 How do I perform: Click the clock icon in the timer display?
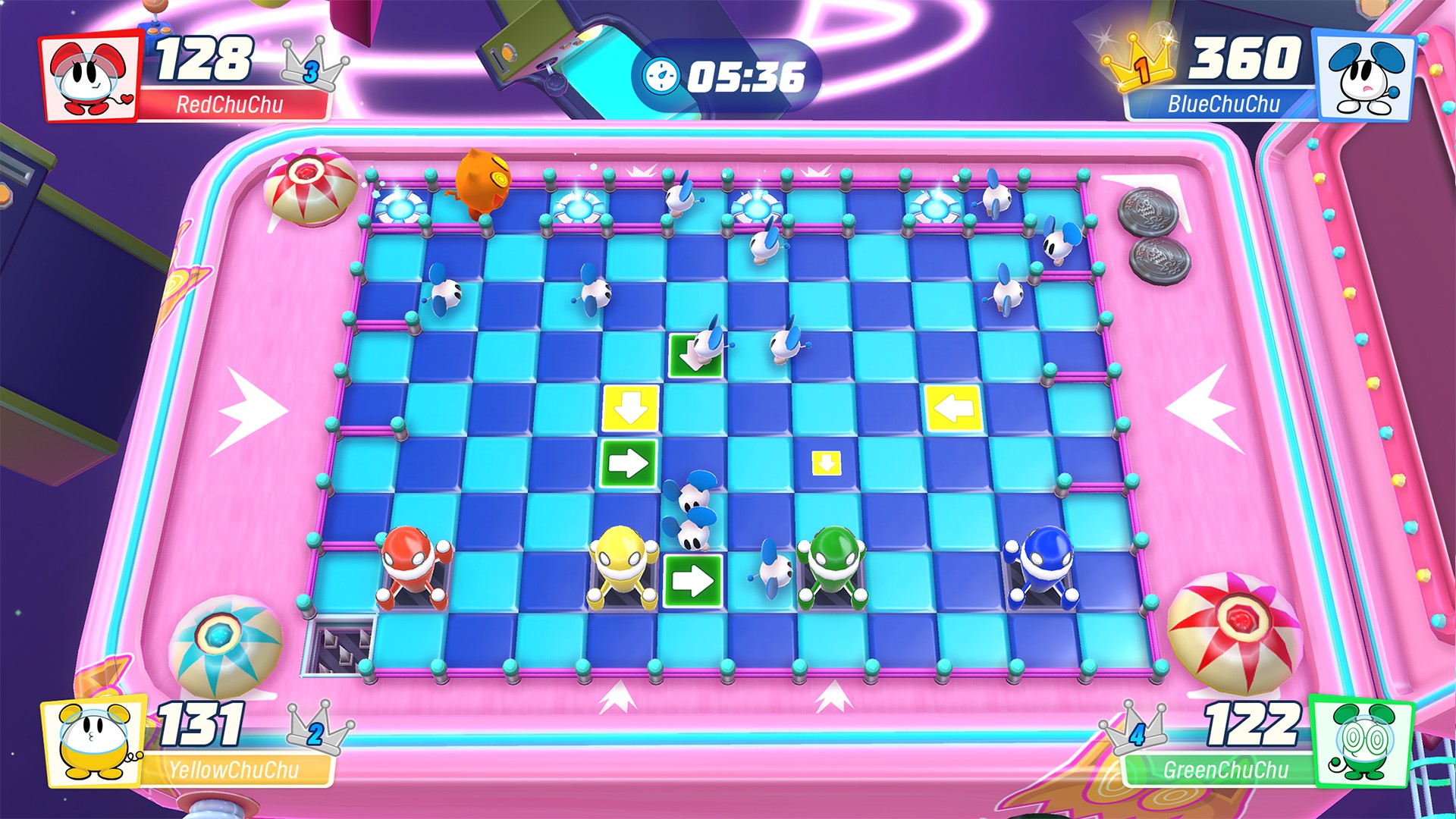tap(663, 77)
